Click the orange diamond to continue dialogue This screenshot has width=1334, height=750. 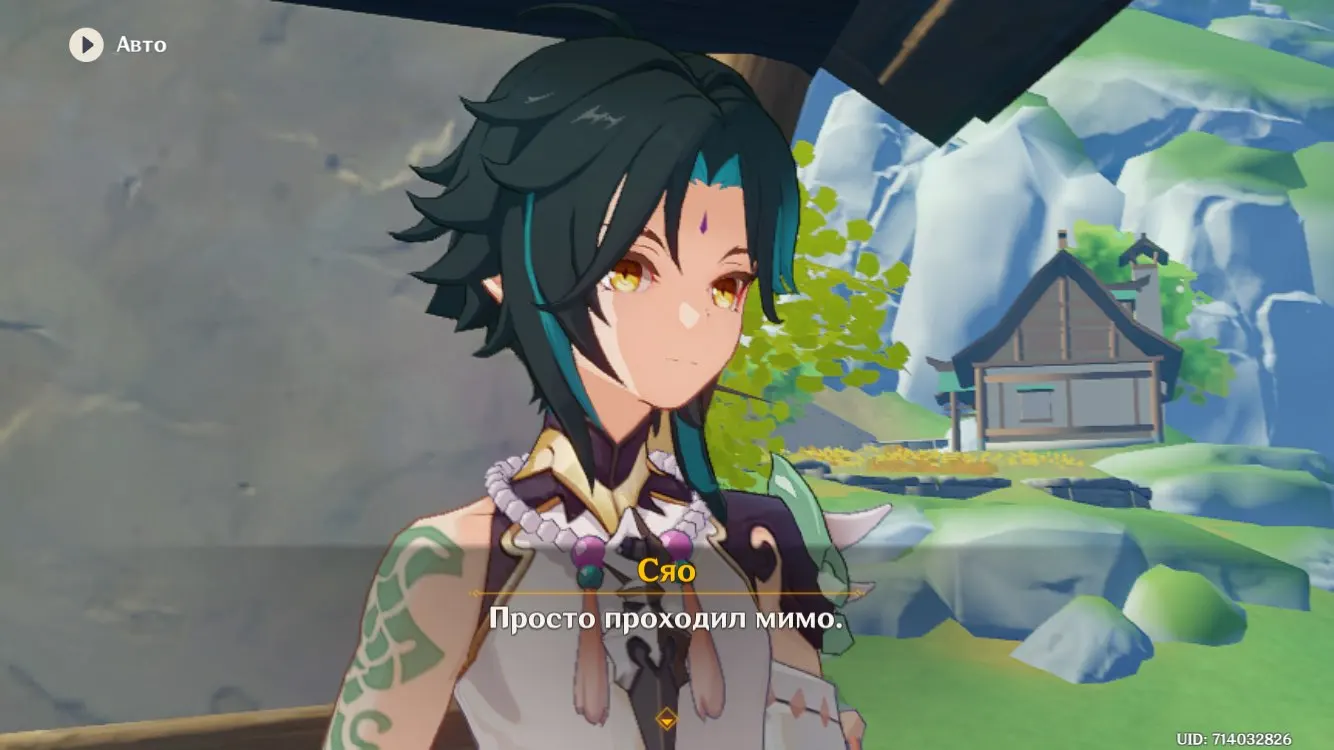[666, 718]
